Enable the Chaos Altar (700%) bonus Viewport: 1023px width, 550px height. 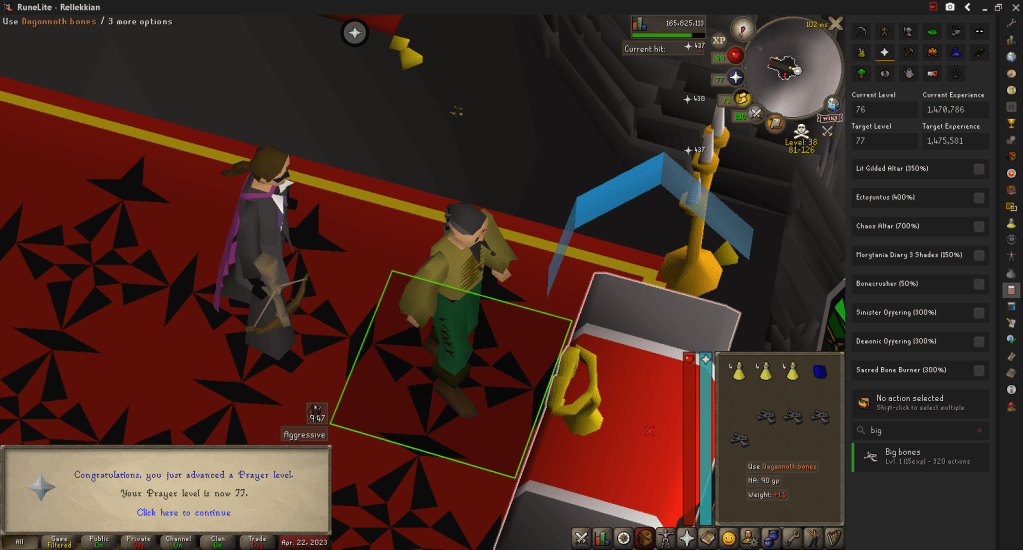point(979,226)
